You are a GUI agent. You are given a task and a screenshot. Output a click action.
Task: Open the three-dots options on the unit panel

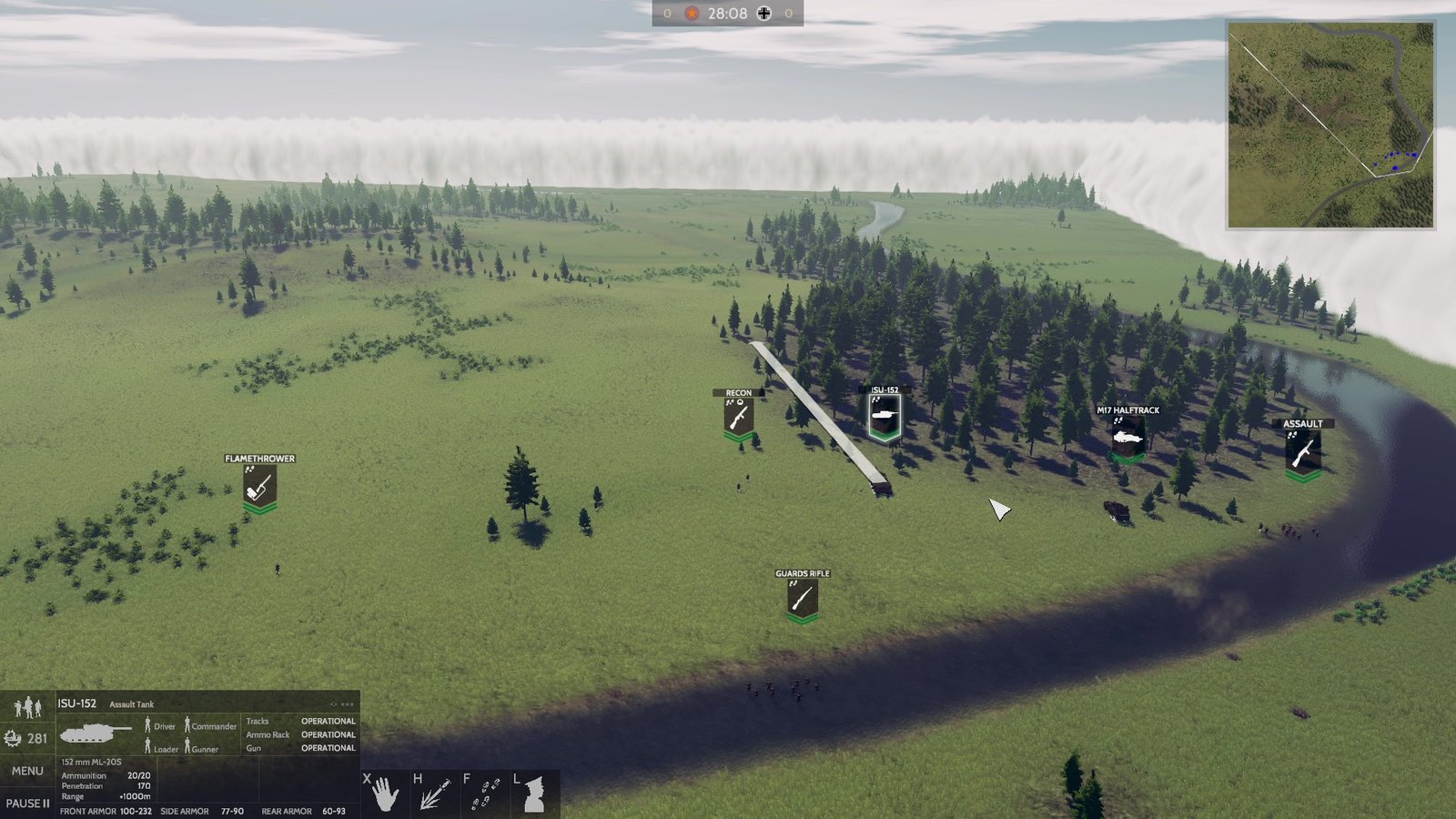pyautogui.click(x=349, y=703)
